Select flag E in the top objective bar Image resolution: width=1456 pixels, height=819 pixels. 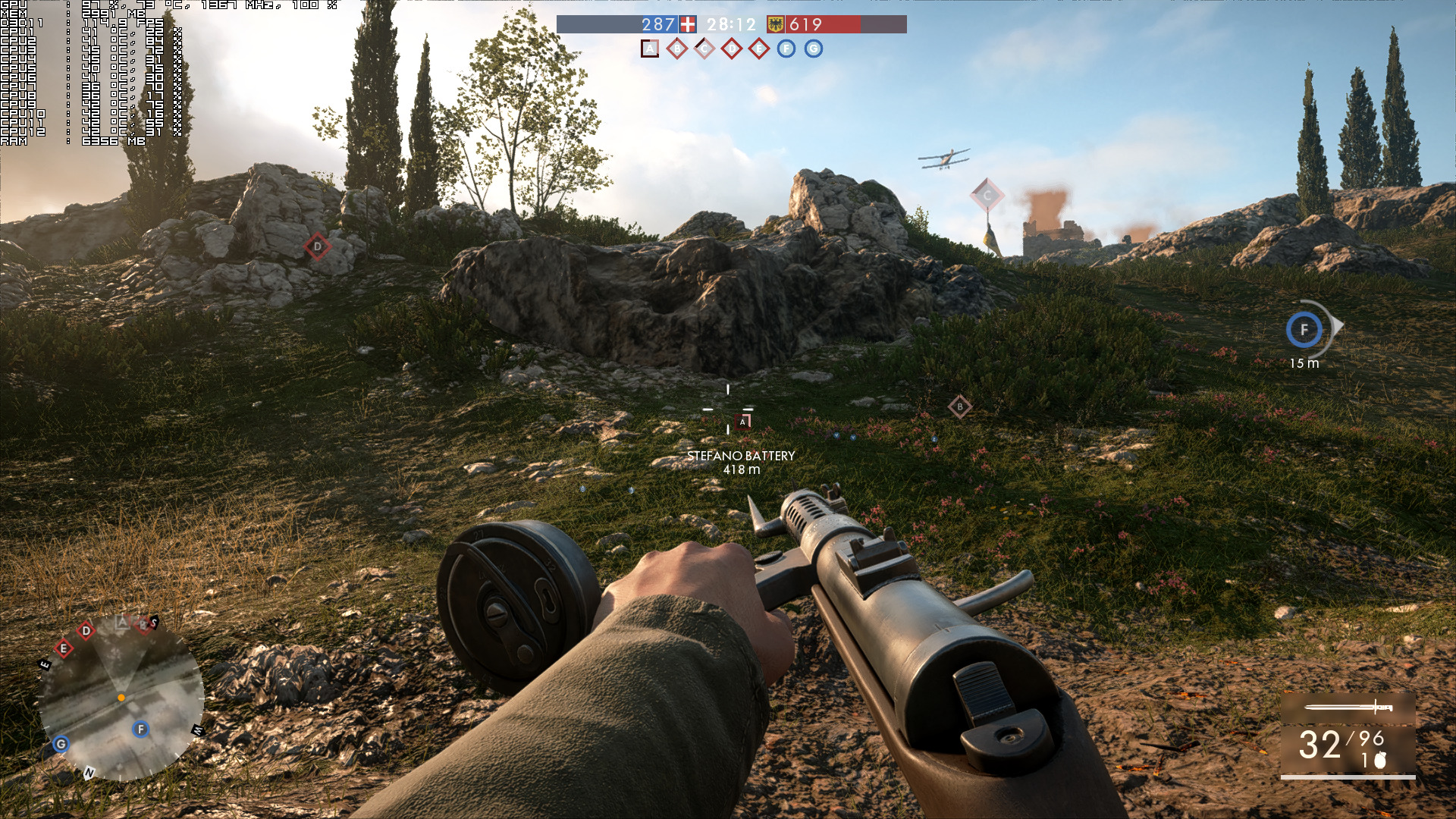pyautogui.click(x=759, y=49)
